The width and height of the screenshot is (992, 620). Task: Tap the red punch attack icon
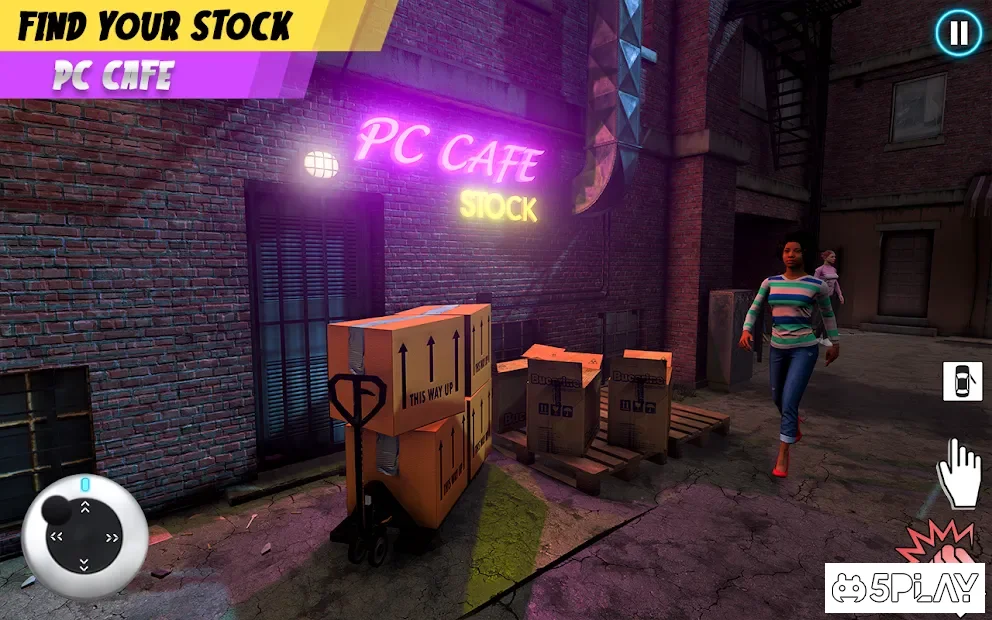pyautogui.click(x=935, y=542)
